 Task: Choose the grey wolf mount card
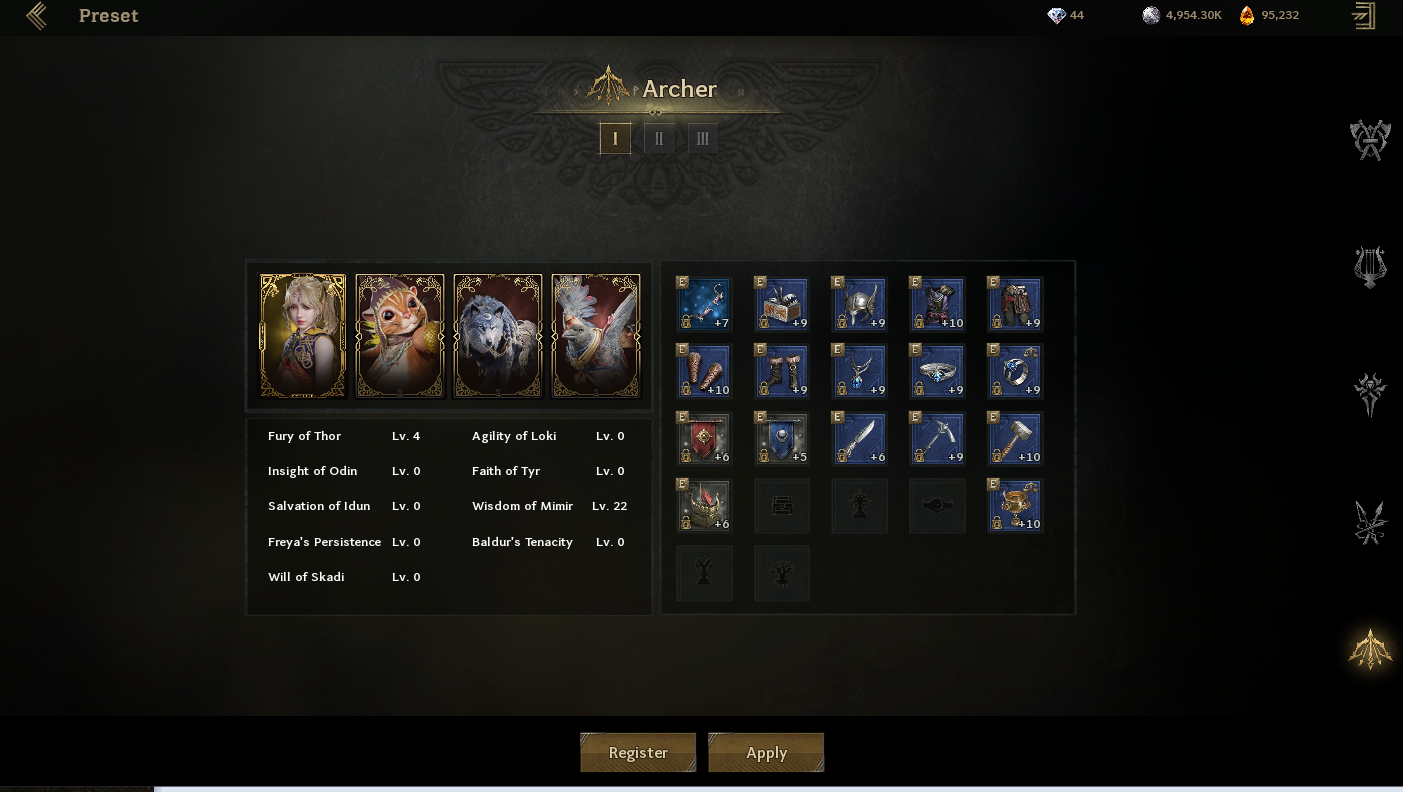tap(498, 336)
